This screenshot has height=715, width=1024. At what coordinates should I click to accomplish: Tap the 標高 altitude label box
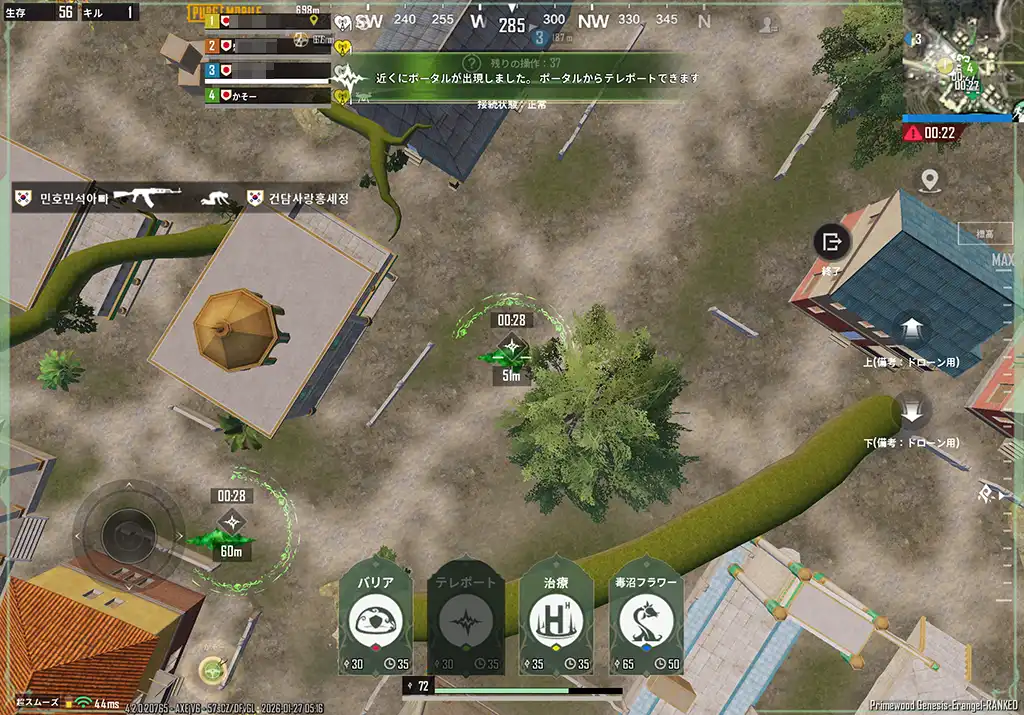[x=985, y=234]
